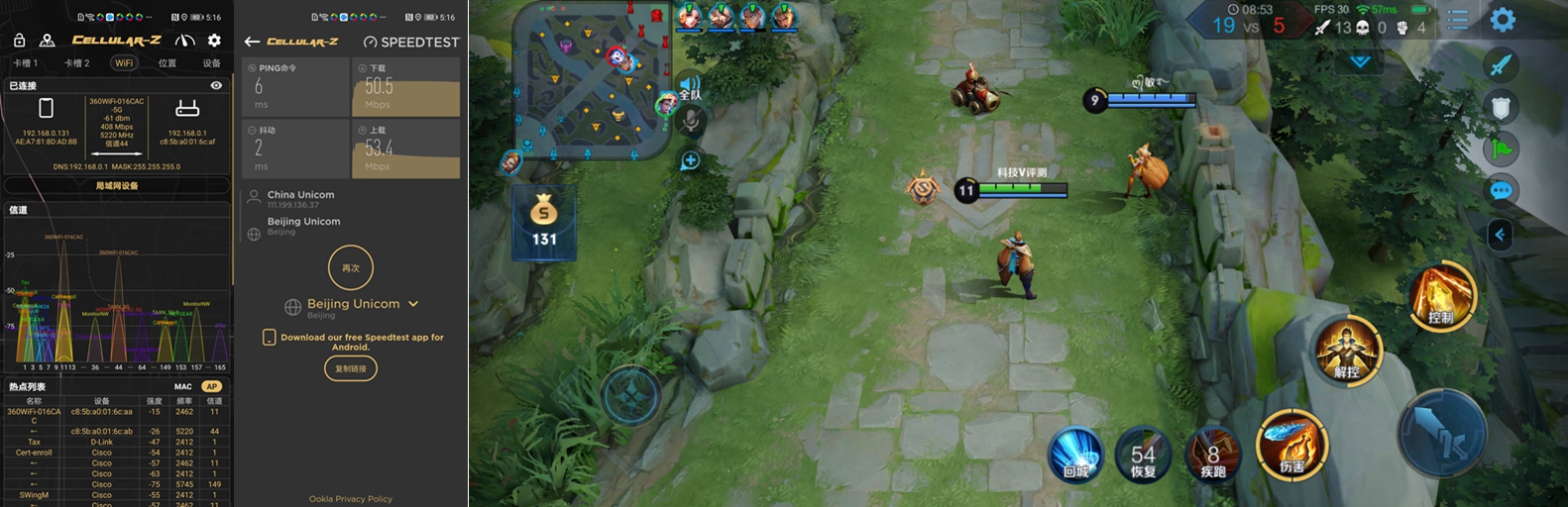
Task: Tap the basic attack button
Action: pos(1442,434)
